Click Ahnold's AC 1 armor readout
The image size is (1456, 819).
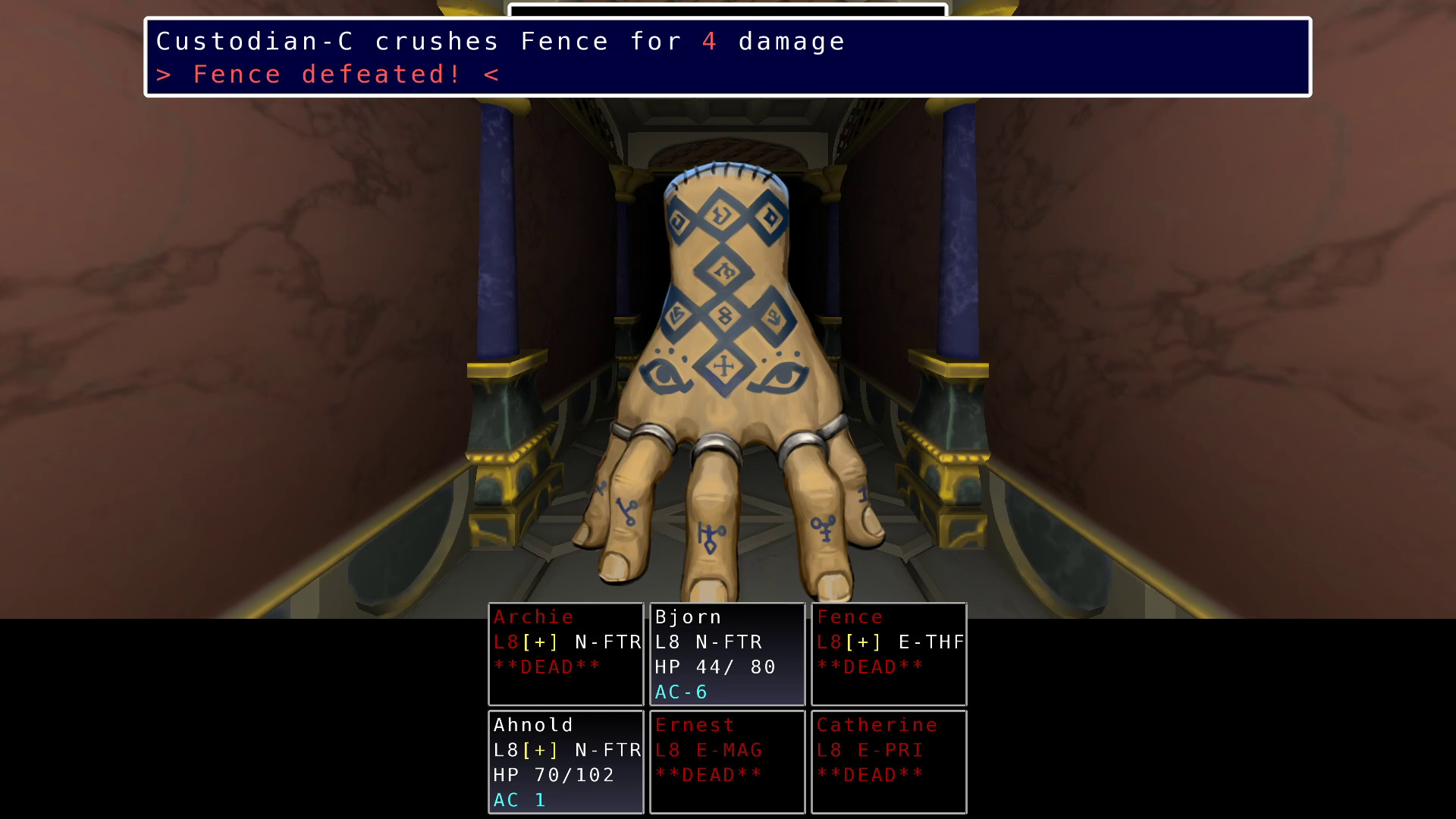(520, 799)
